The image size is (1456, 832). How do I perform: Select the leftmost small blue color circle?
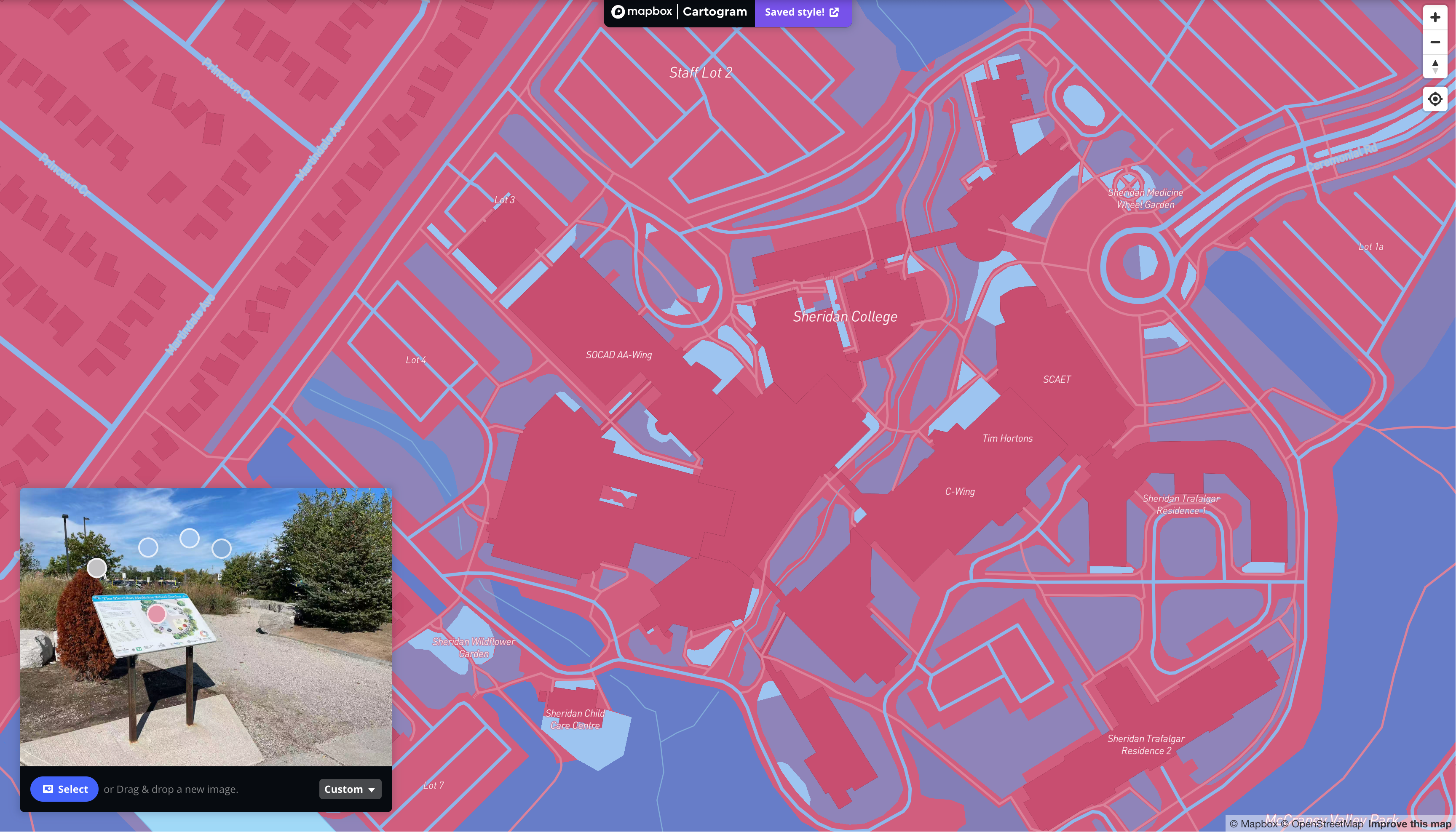(x=148, y=548)
